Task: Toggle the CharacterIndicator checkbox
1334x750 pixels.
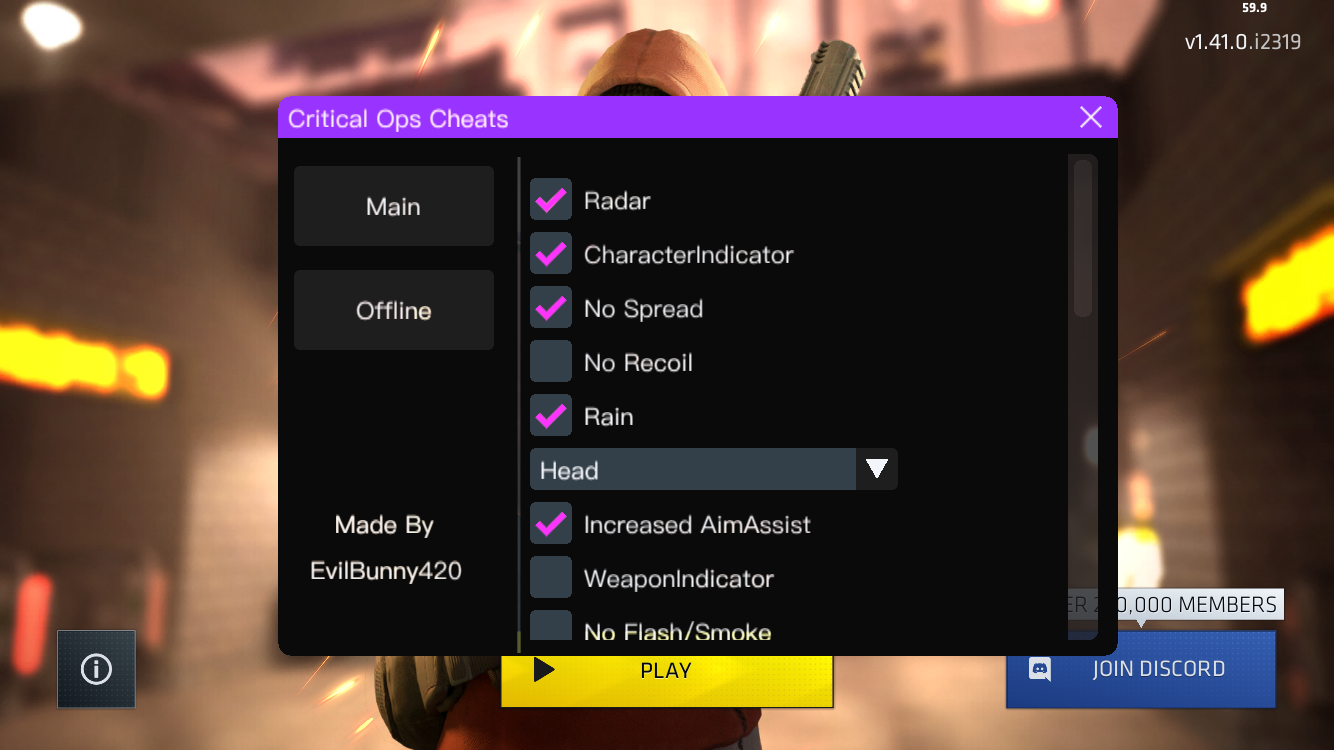Action: click(x=550, y=253)
